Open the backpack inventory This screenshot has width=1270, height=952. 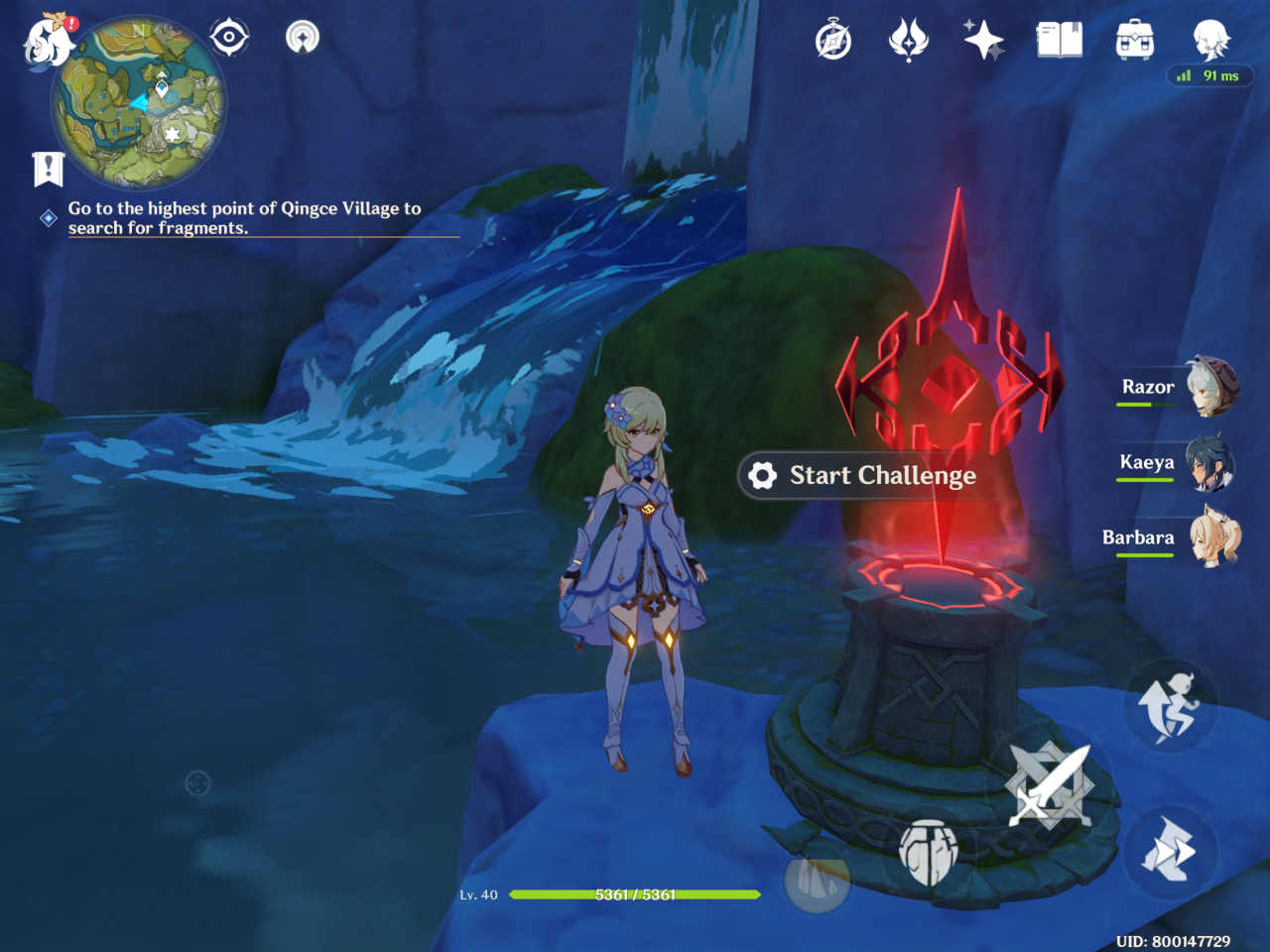pyautogui.click(x=1134, y=41)
